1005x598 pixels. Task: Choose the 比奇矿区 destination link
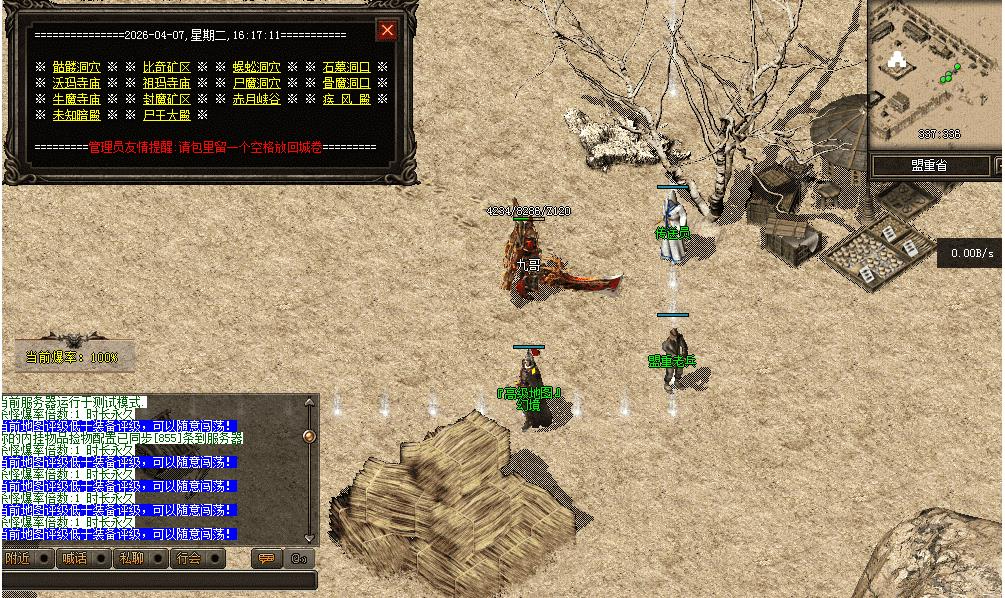tap(166, 67)
